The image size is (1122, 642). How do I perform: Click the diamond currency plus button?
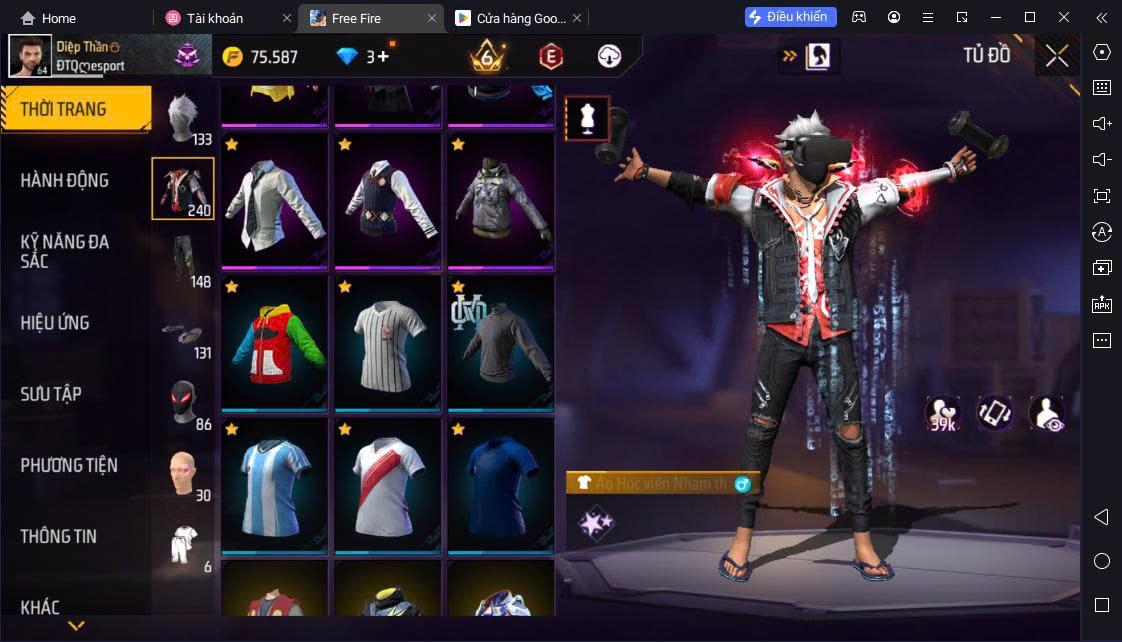coord(383,57)
